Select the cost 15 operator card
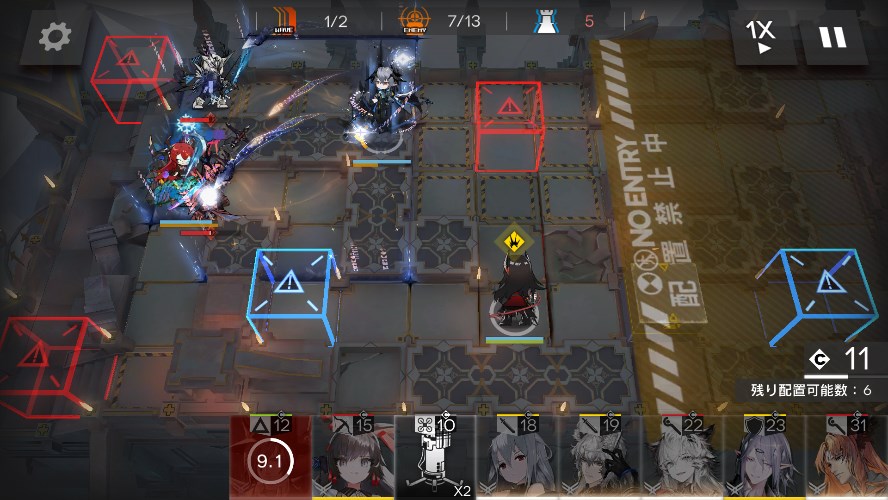Screen dimensions: 888x500 click(353, 459)
